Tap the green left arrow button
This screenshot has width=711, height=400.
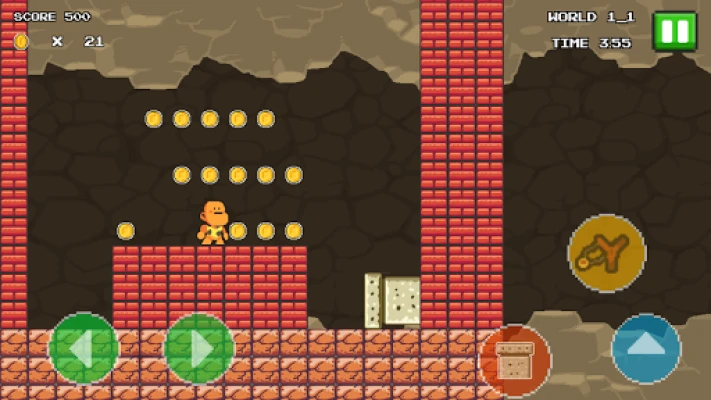click(x=83, y=348)
